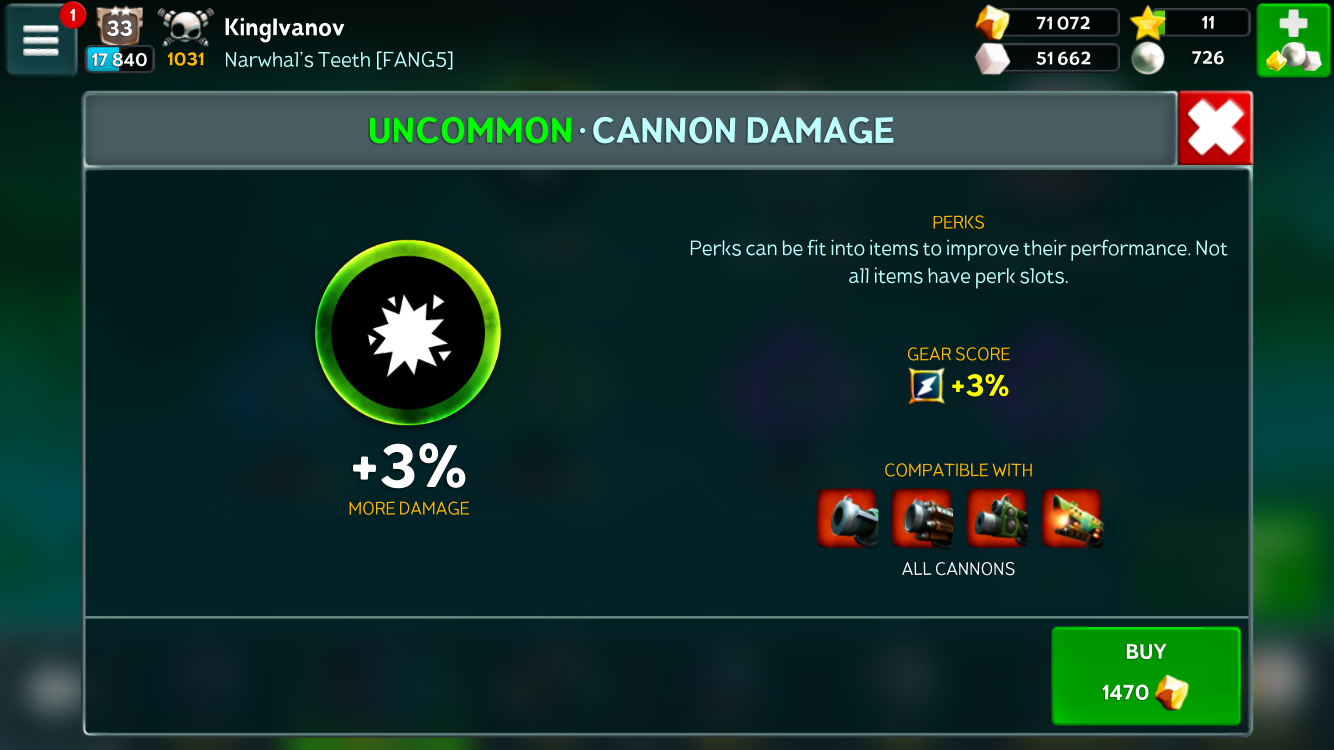Close the Cannon Damage perk window
Viewport: 1334px width, 750px height.
pos(1214,129)
